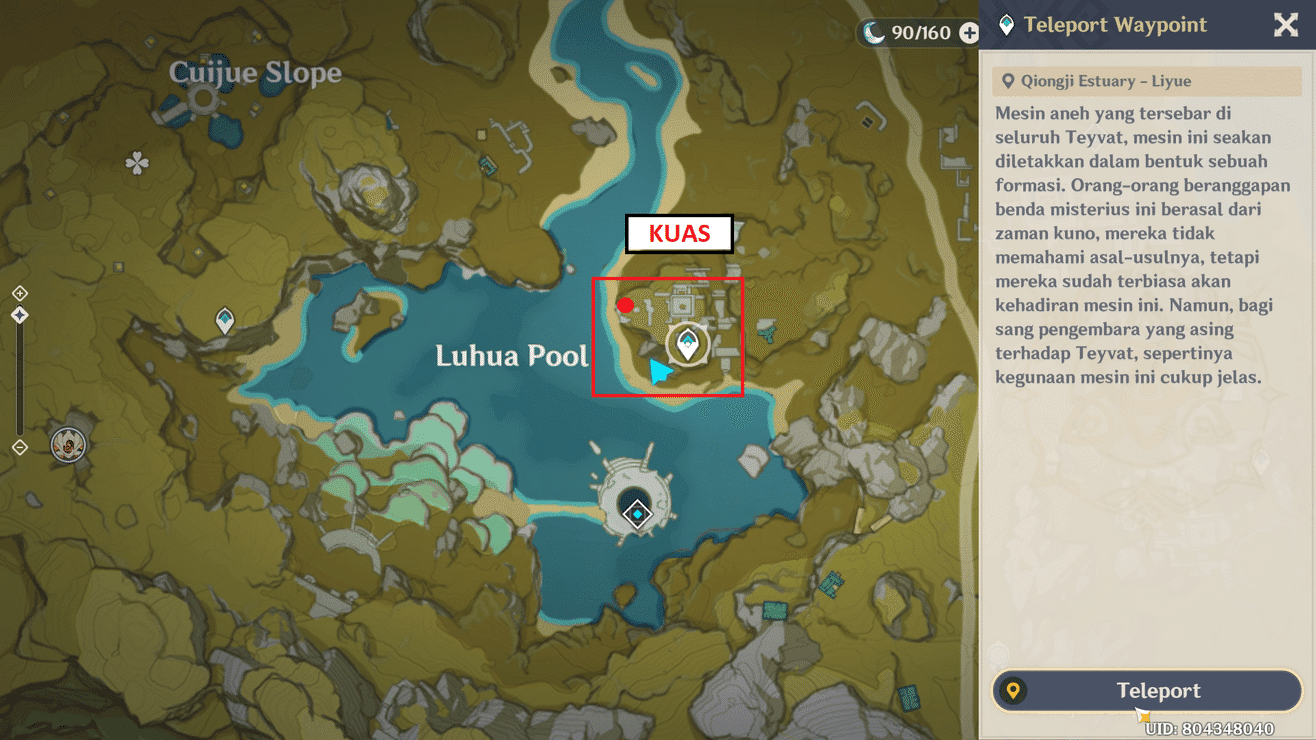Viewport: 1316px width, 740px height.
Task: Toggle the highlighted waypoint inside the red rectangle
Action: point(686,343)
